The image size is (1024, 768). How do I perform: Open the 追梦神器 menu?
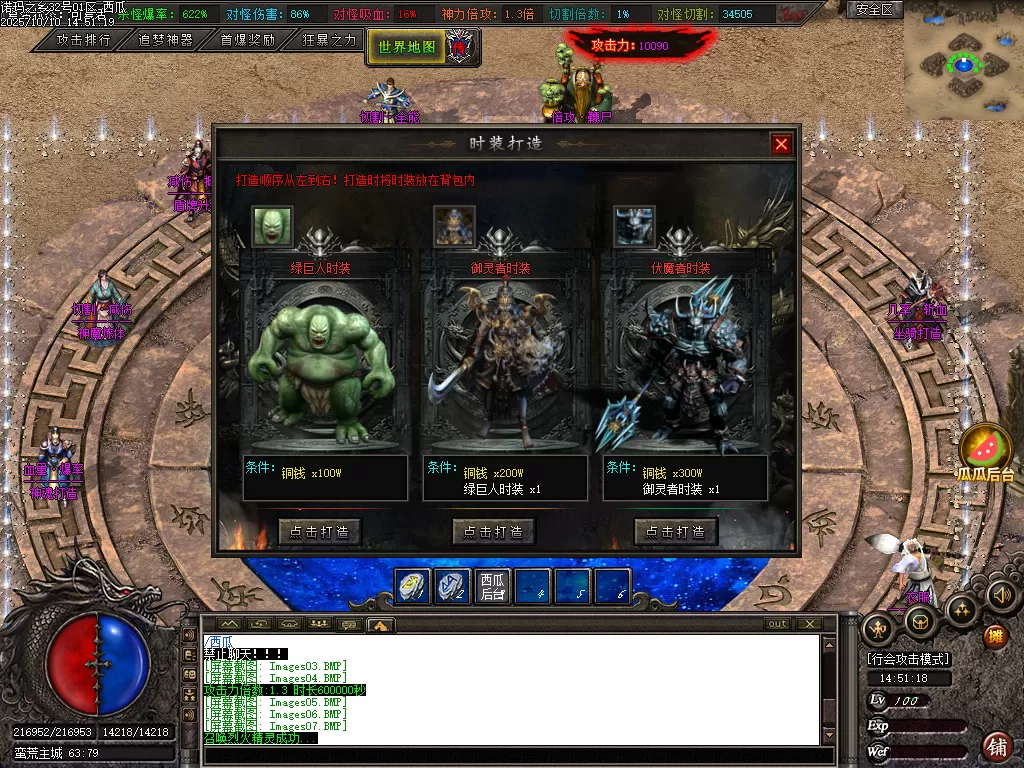pos(165,40)
